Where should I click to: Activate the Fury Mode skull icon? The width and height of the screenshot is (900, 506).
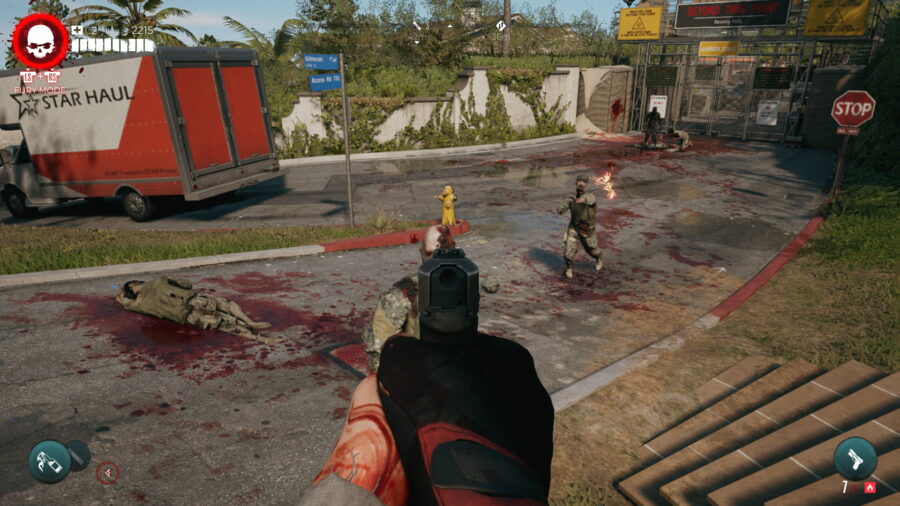(x=40, y=41)
